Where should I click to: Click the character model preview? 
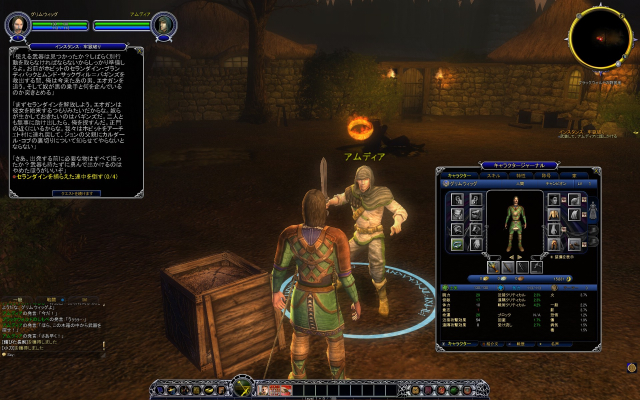(516, 217)
